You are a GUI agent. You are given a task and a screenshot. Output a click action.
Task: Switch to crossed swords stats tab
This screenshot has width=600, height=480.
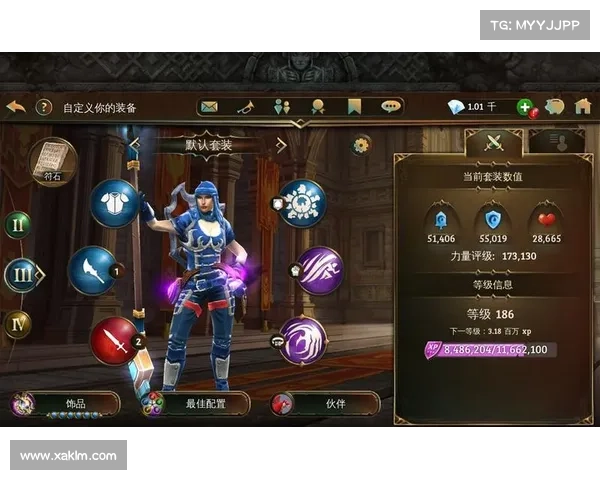(x=493, y=142)
